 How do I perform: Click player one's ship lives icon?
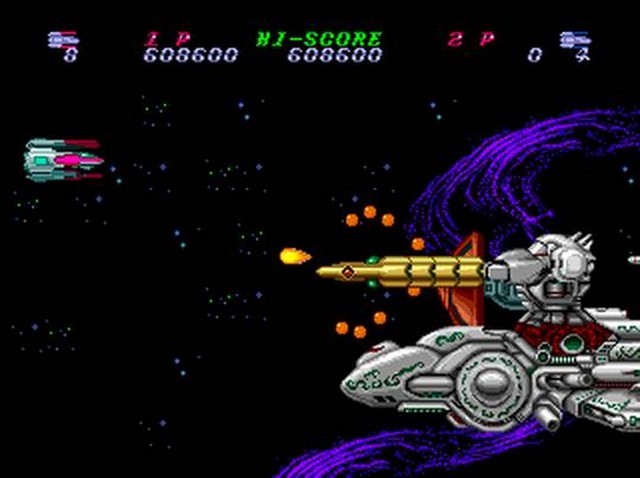click(x=62, y=39)
